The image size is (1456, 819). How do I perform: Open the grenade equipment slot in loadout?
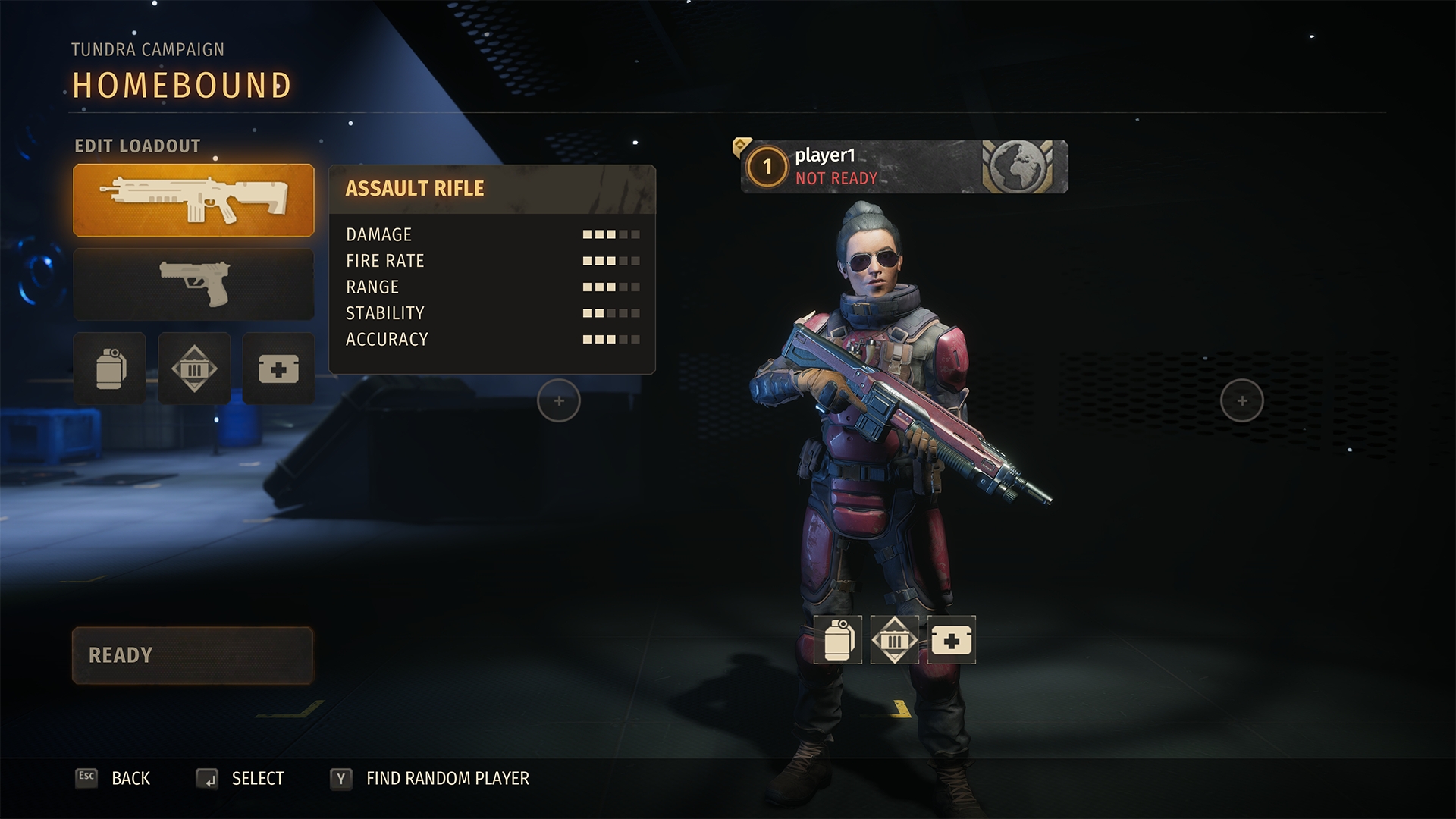(x=110, y=369)
